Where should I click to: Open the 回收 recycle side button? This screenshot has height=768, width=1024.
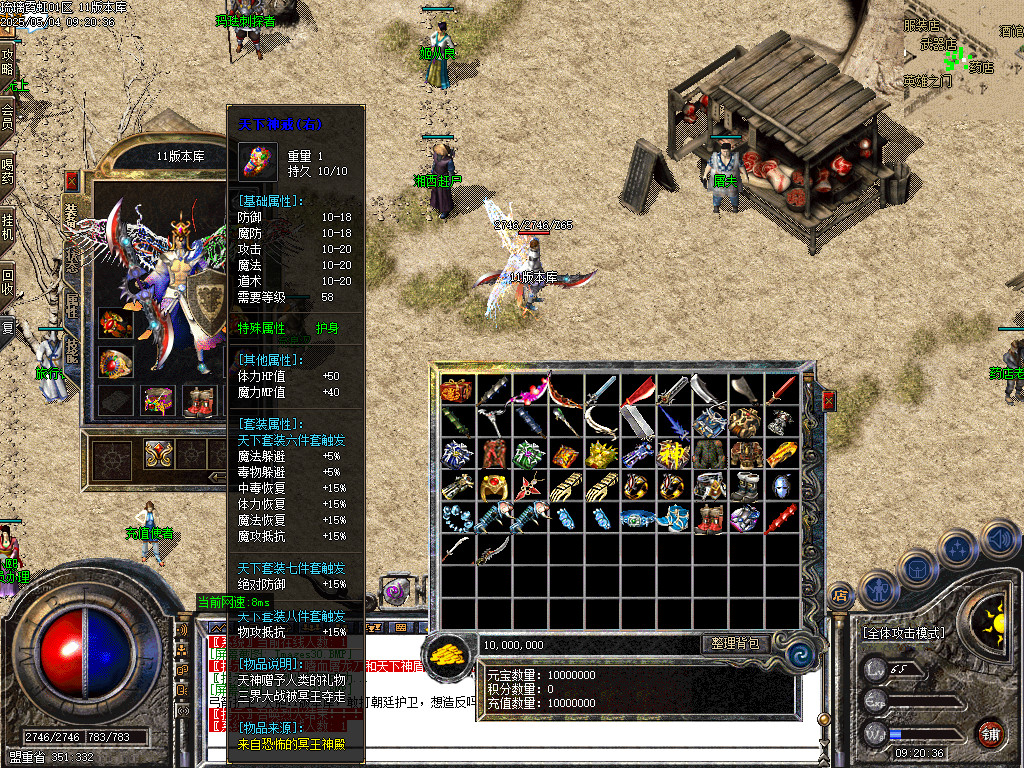8,281
